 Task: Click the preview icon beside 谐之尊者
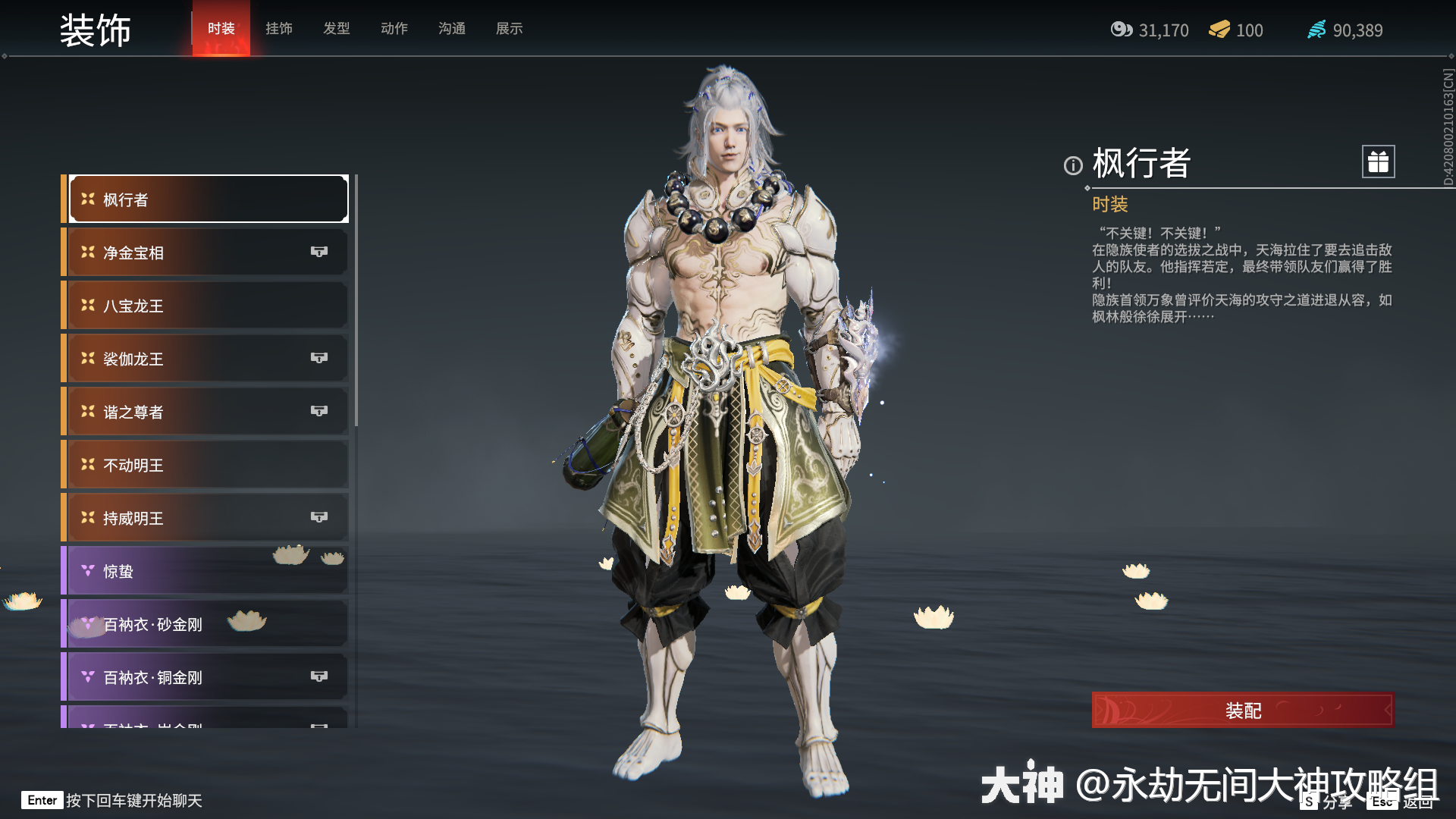click(x=319, y=411)
